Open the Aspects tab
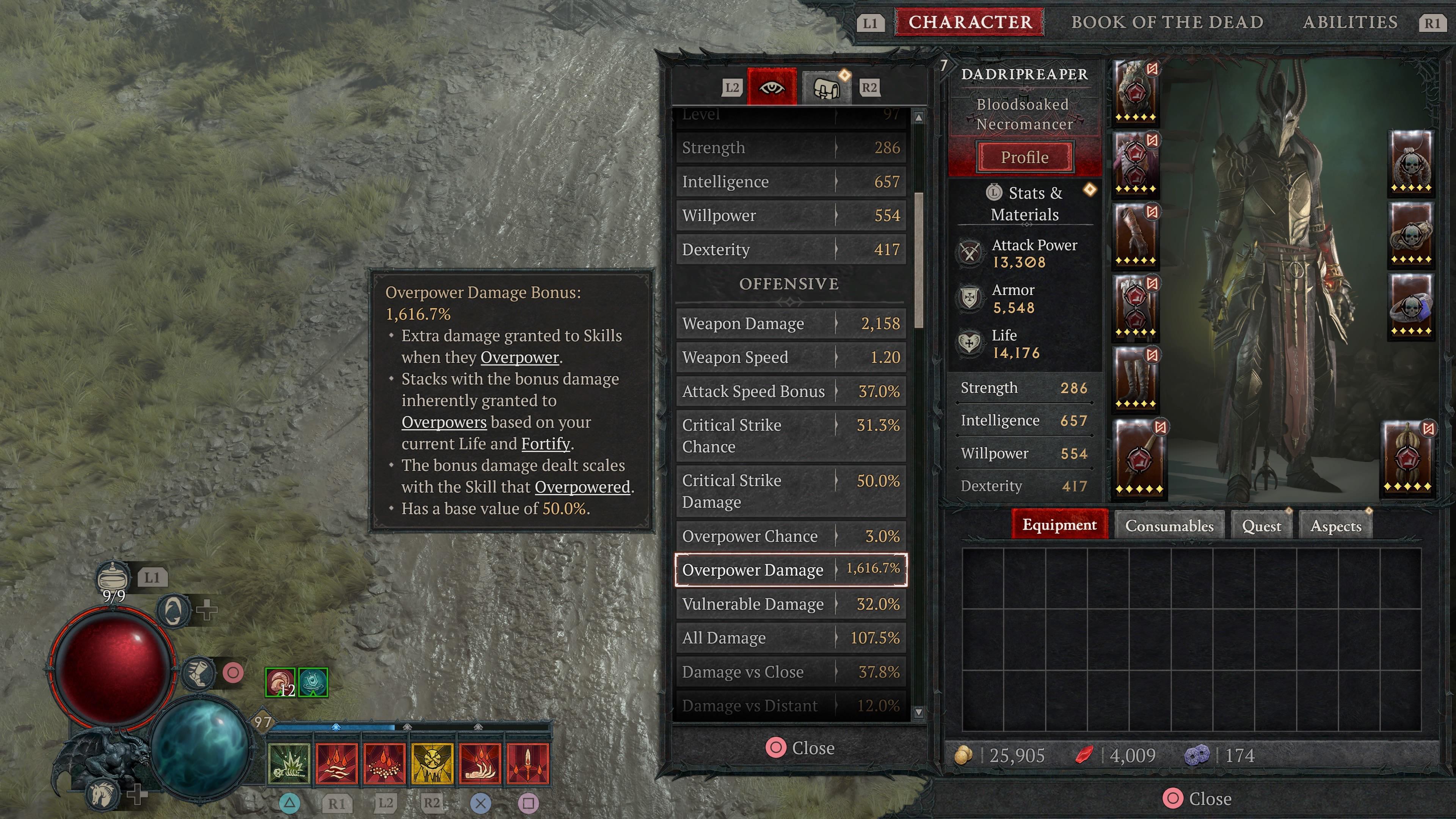The width and height of the screenshot is (1456, 819). 1335,525
